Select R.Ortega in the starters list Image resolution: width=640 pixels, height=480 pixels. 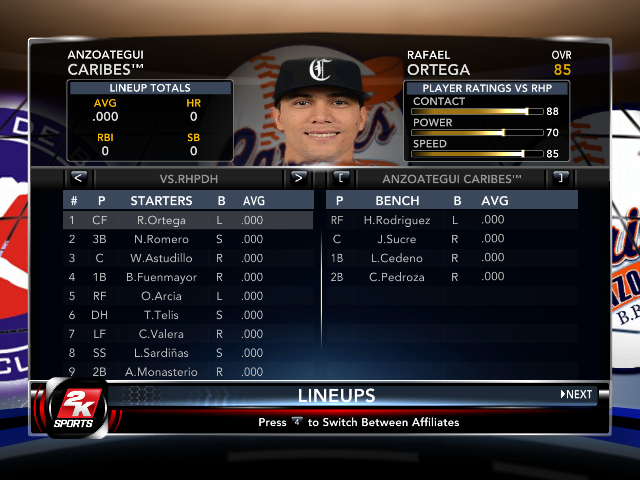161,220
